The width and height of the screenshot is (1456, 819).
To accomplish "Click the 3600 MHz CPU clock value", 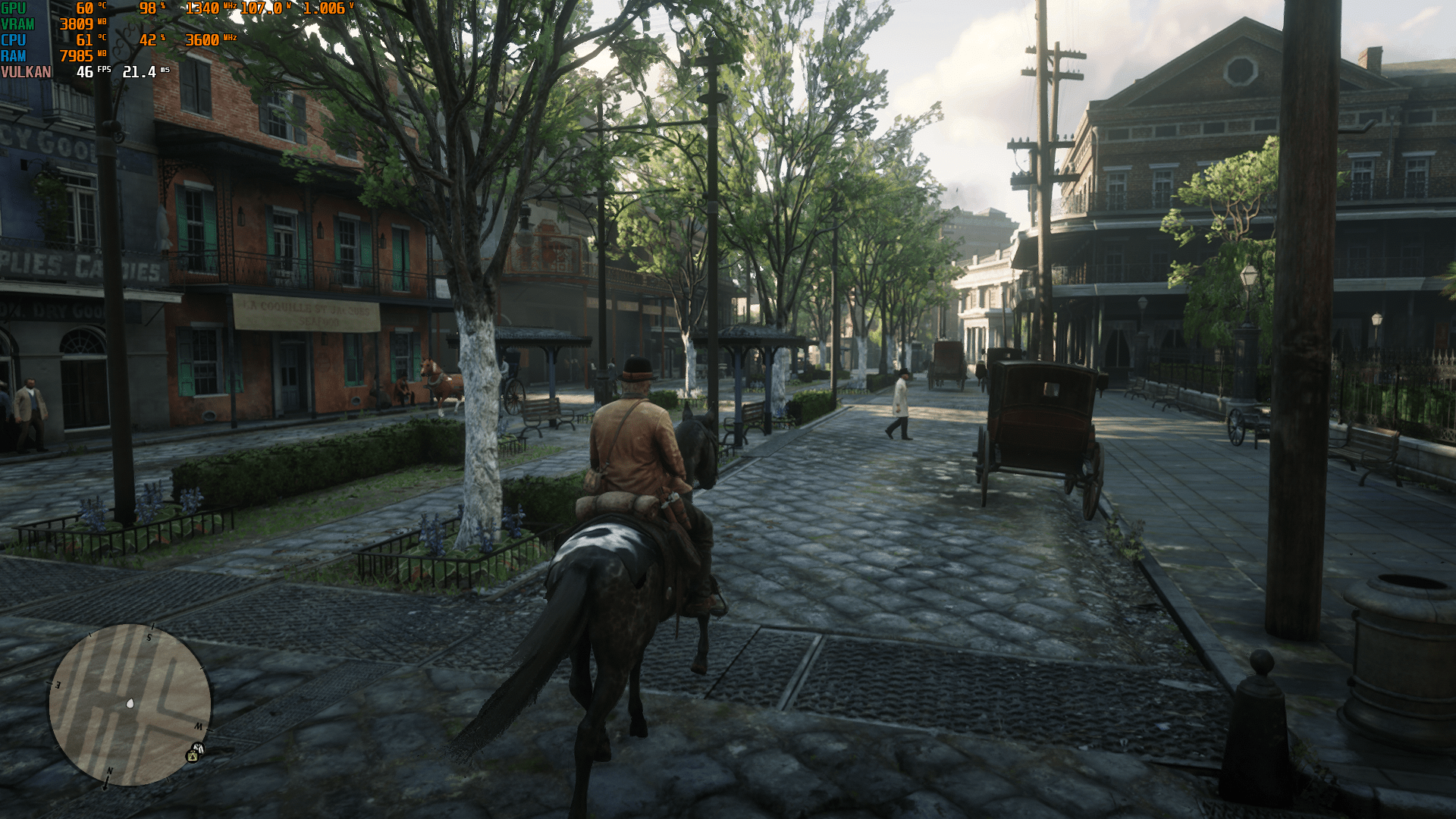I will pos(202,39).
